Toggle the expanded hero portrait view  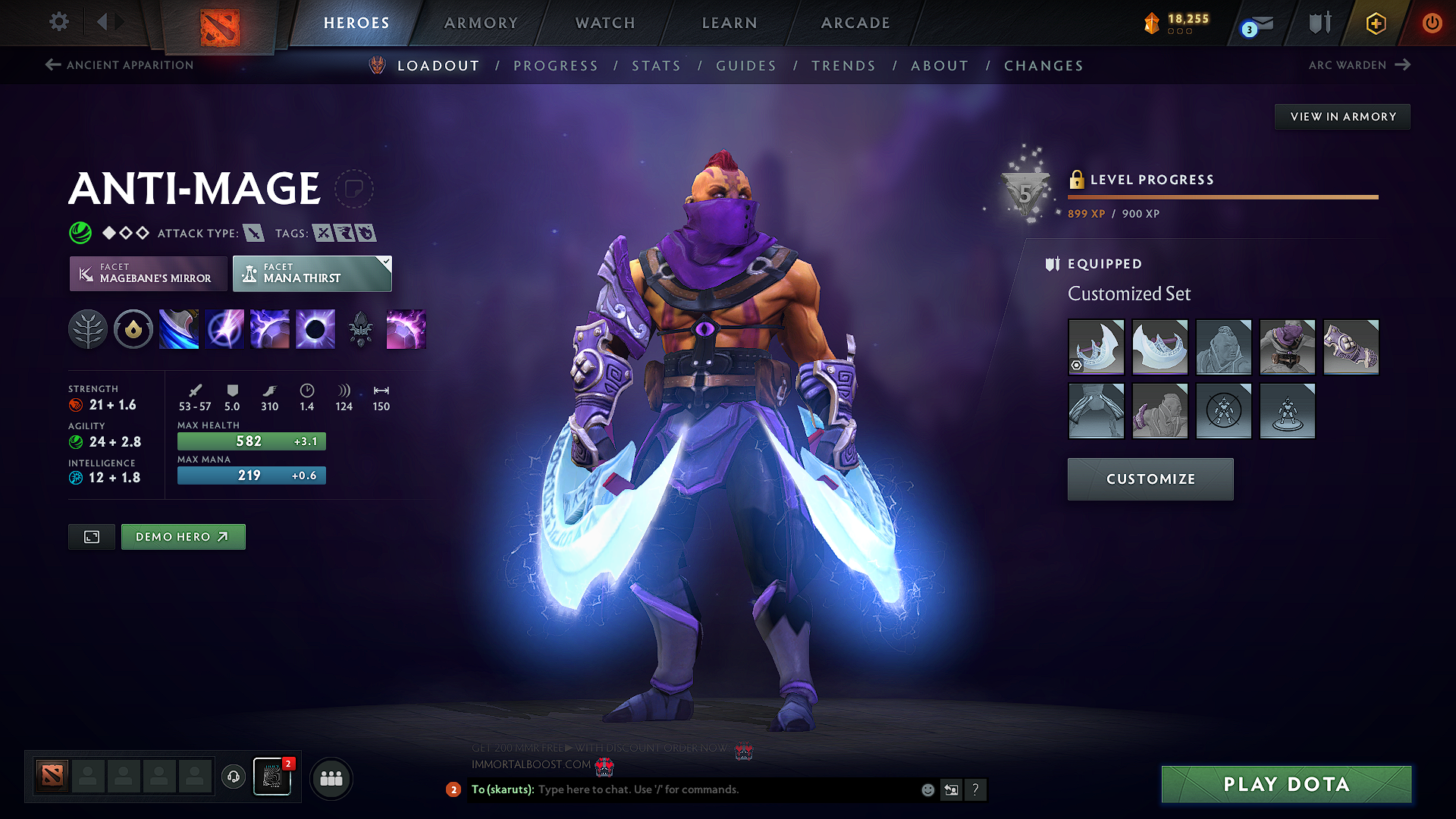tap(91, 536)
